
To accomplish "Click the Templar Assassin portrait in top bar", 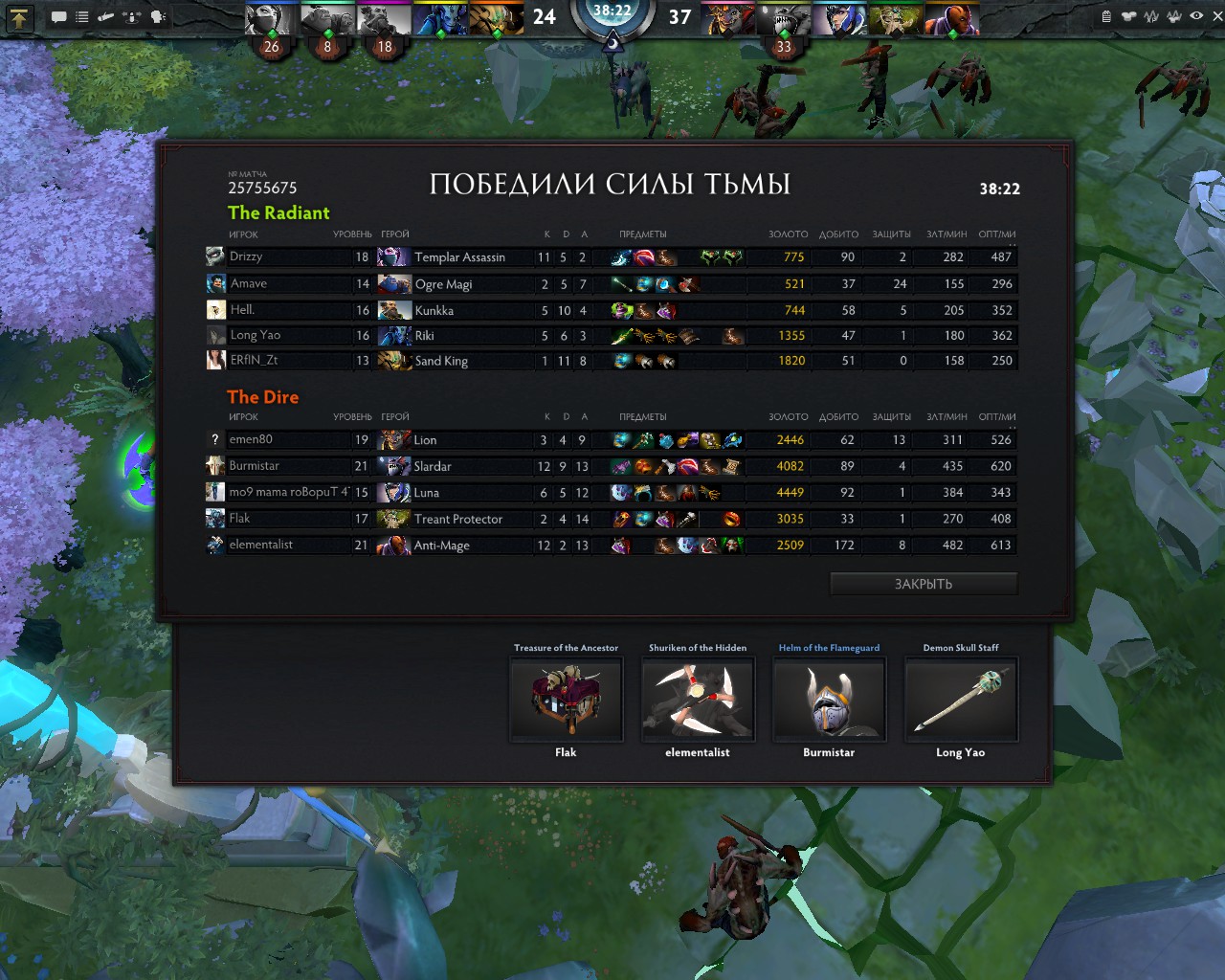I will point(272,19).
